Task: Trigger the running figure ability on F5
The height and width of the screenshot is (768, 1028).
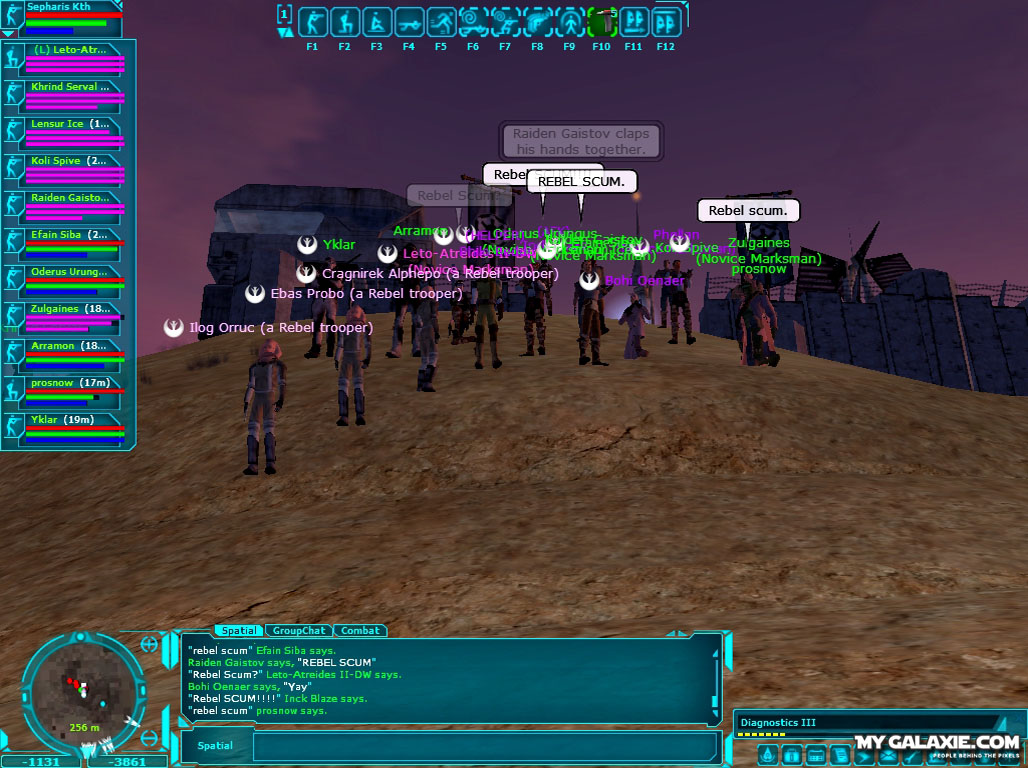Action: [440, 21]
